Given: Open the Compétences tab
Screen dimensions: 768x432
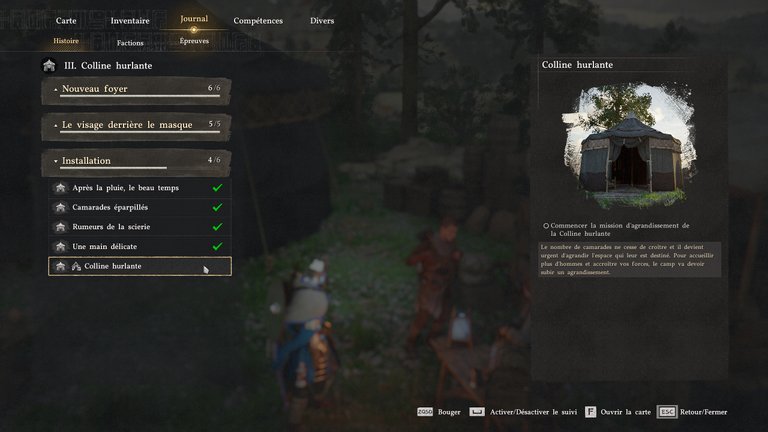Looking at the screenshot, I should point(258,20).
